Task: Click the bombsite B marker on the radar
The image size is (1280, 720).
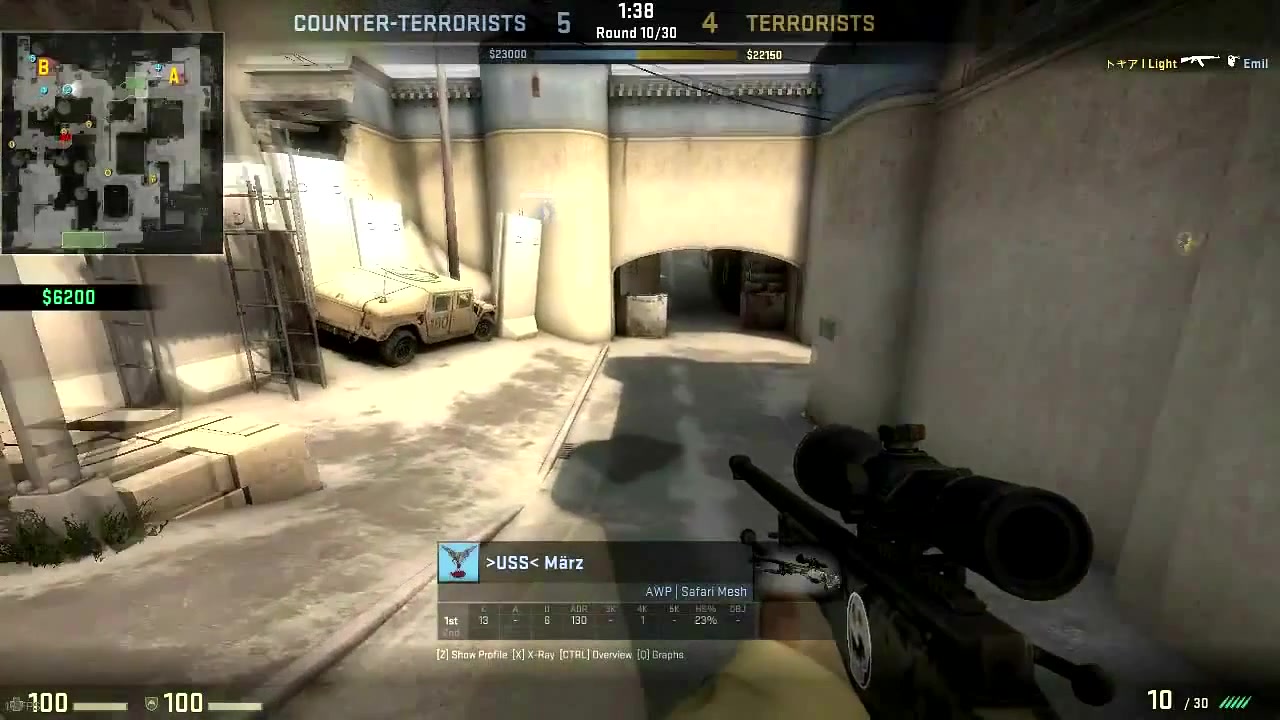Action: (x=43, y=70)
